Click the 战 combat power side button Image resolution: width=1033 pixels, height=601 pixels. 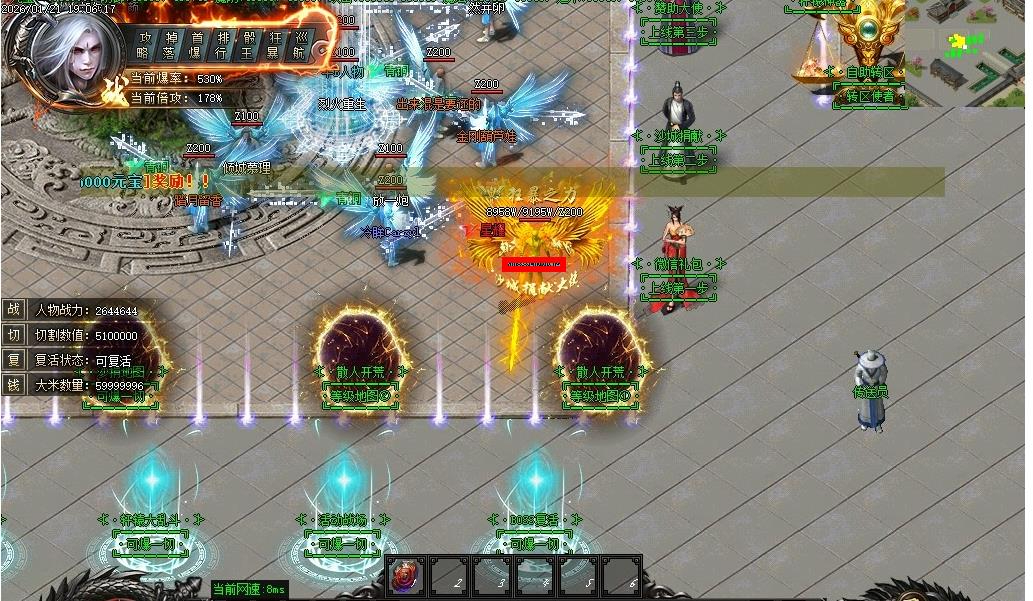pyautogui.click(x=14, y=310)
